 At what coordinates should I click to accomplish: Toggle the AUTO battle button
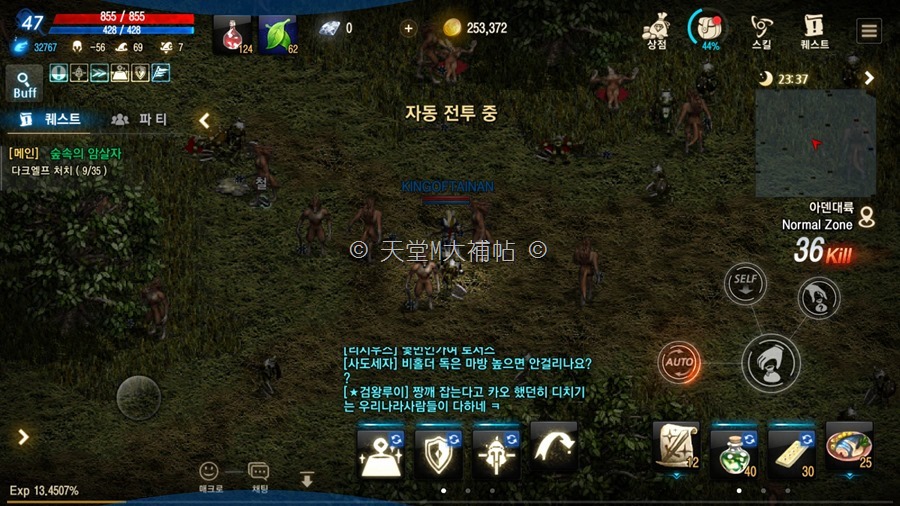(679, 360)
